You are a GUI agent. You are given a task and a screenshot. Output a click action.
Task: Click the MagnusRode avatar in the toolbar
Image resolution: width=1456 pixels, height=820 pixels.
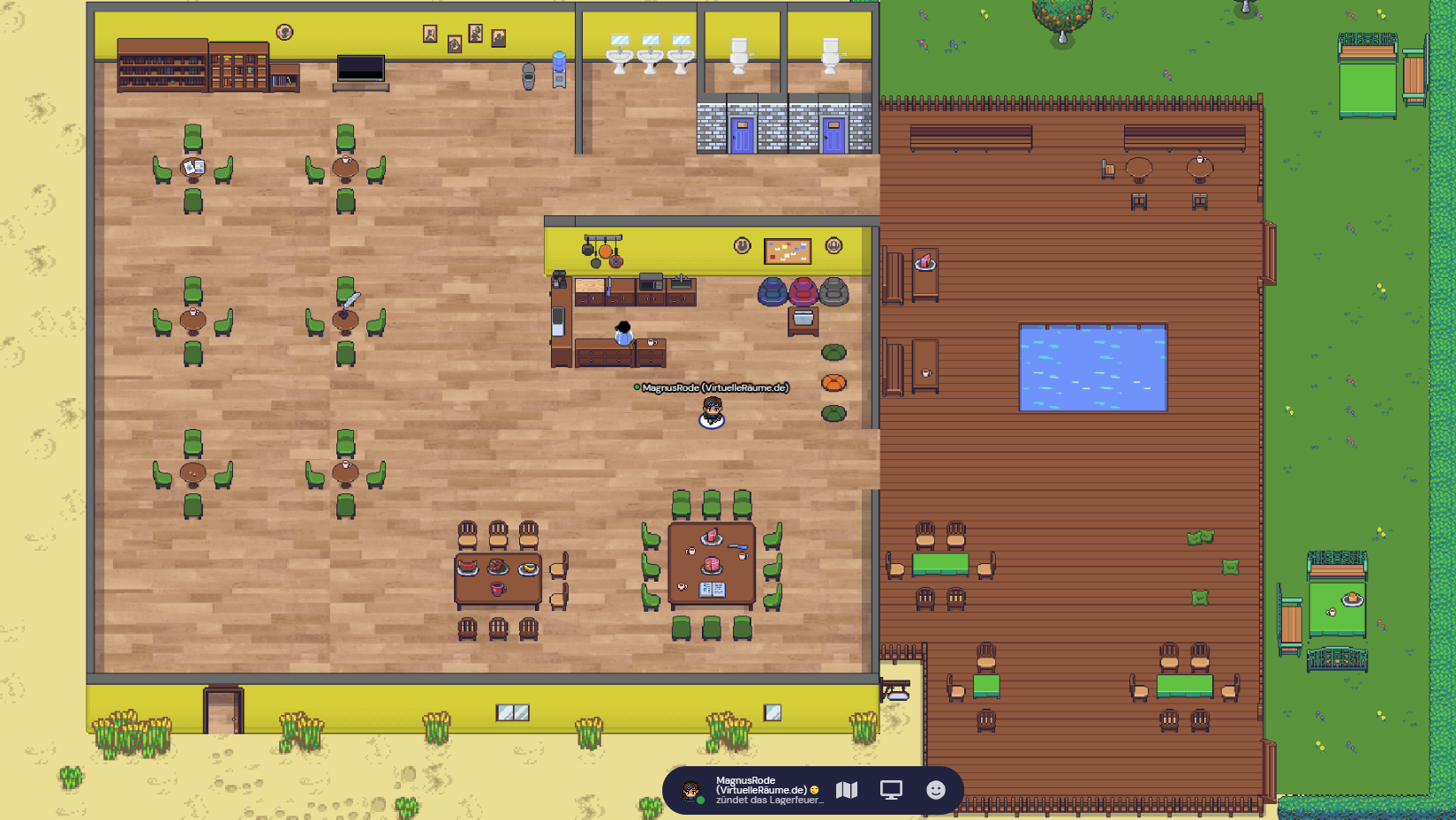(691, 791)
